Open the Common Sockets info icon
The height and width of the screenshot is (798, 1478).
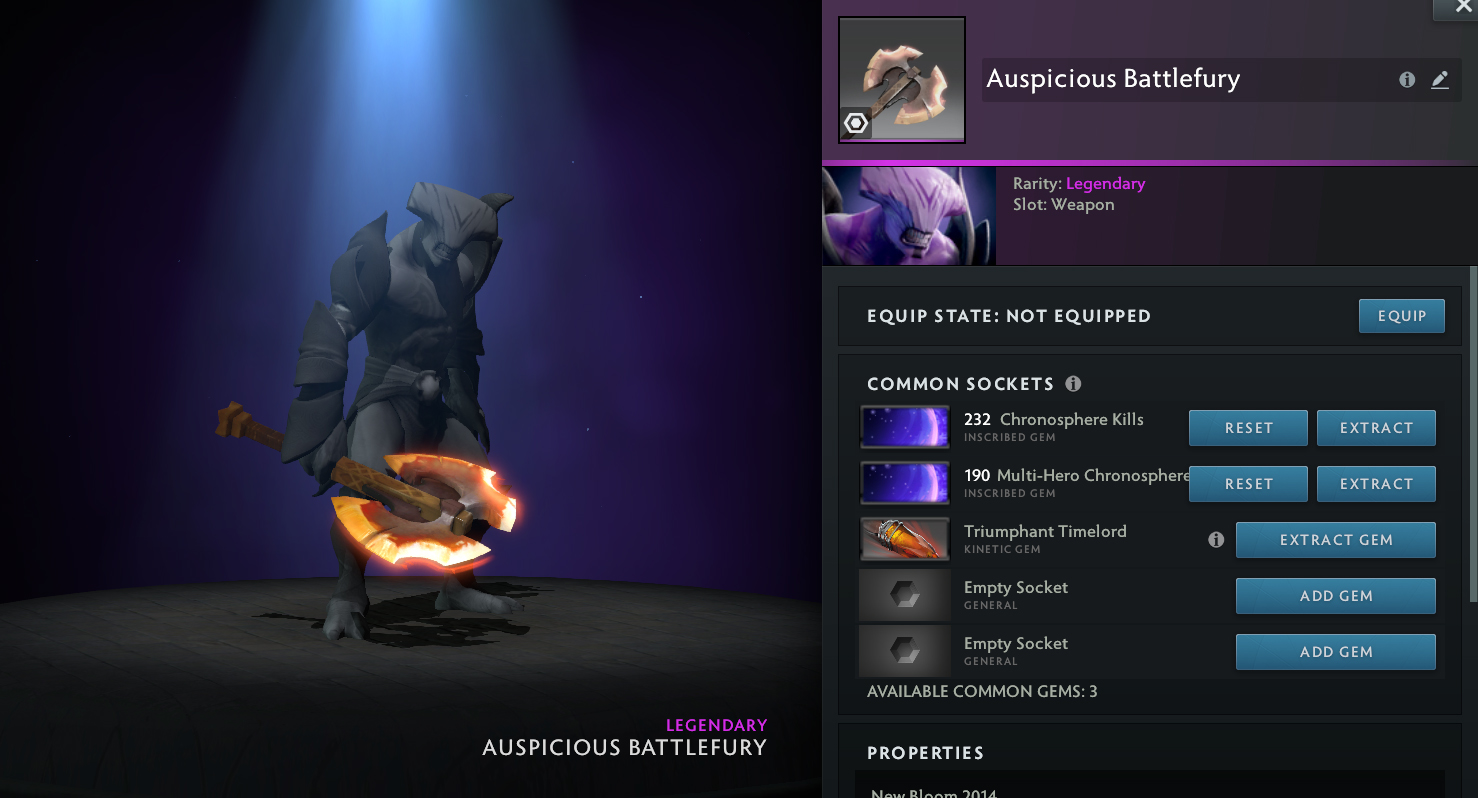tap(1073, 384)
